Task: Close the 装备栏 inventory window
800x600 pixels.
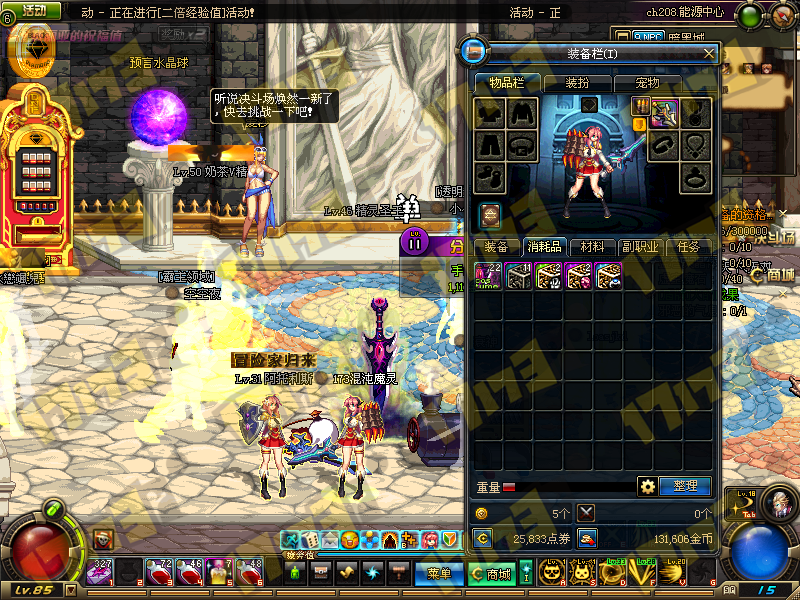Action: 709,53
